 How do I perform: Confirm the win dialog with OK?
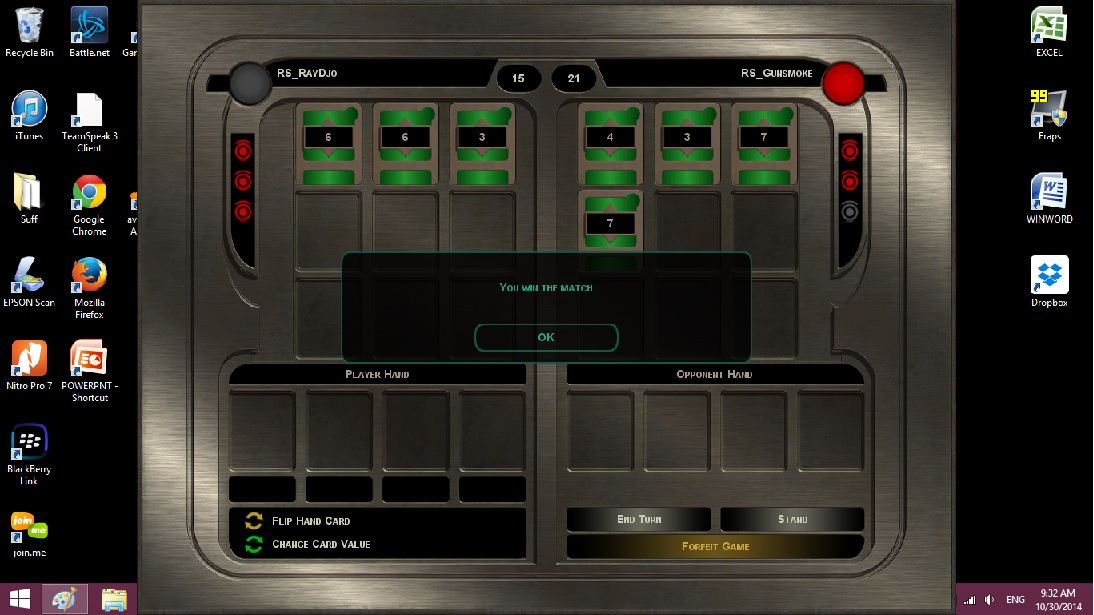546,337
